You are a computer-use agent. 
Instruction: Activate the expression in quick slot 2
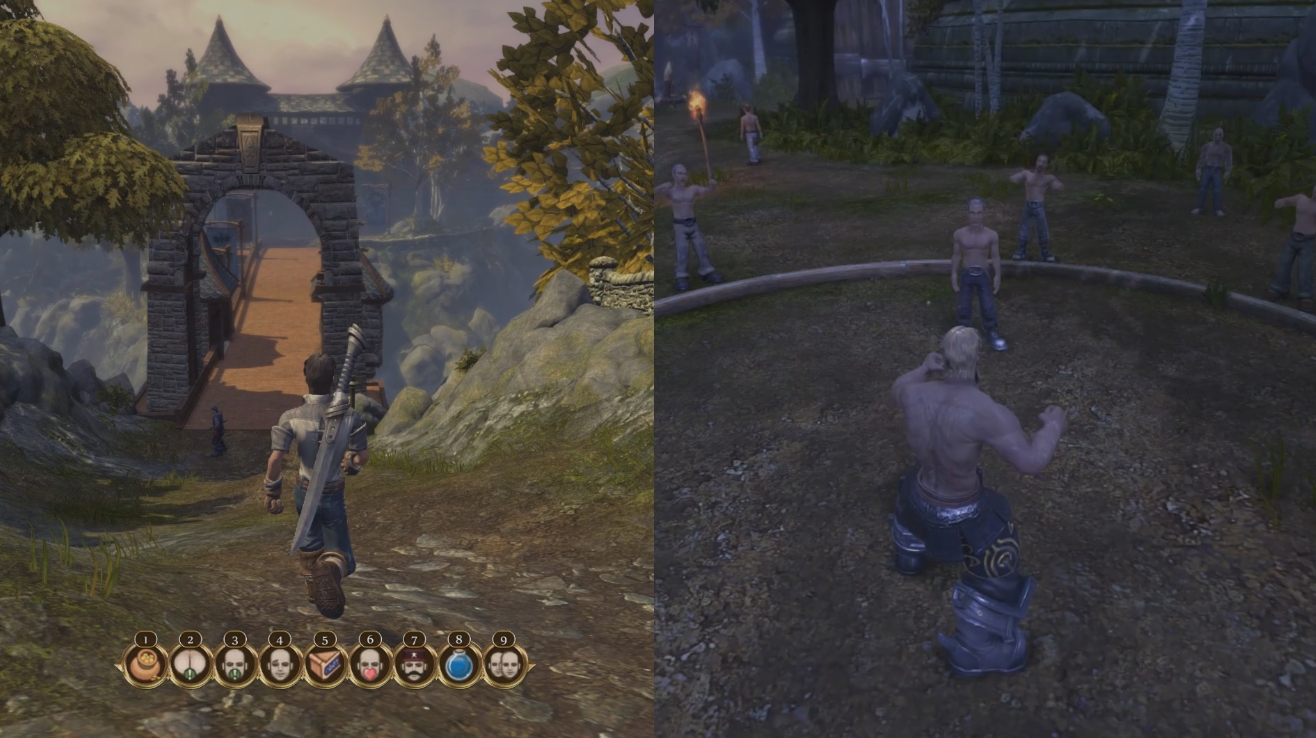pos(189,662)
